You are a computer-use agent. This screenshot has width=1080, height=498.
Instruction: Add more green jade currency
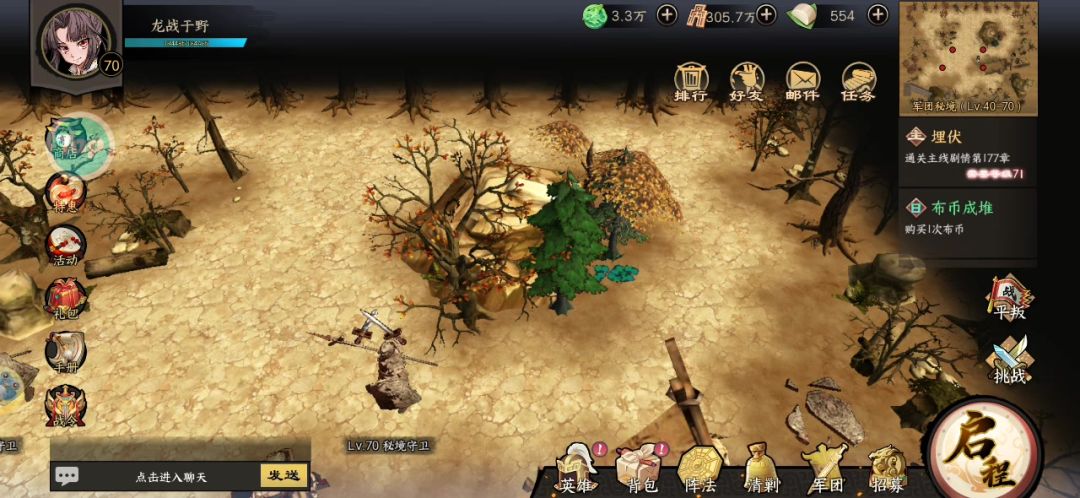tap(667, 15)
